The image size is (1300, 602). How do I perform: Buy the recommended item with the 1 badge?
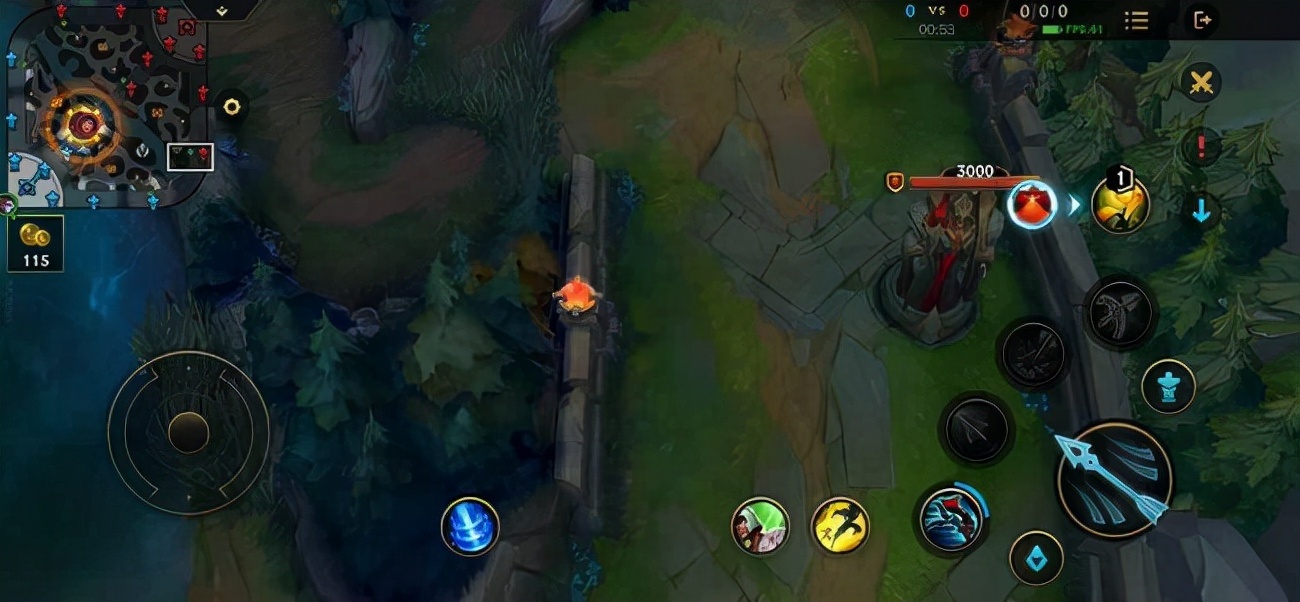point(1120,204)
